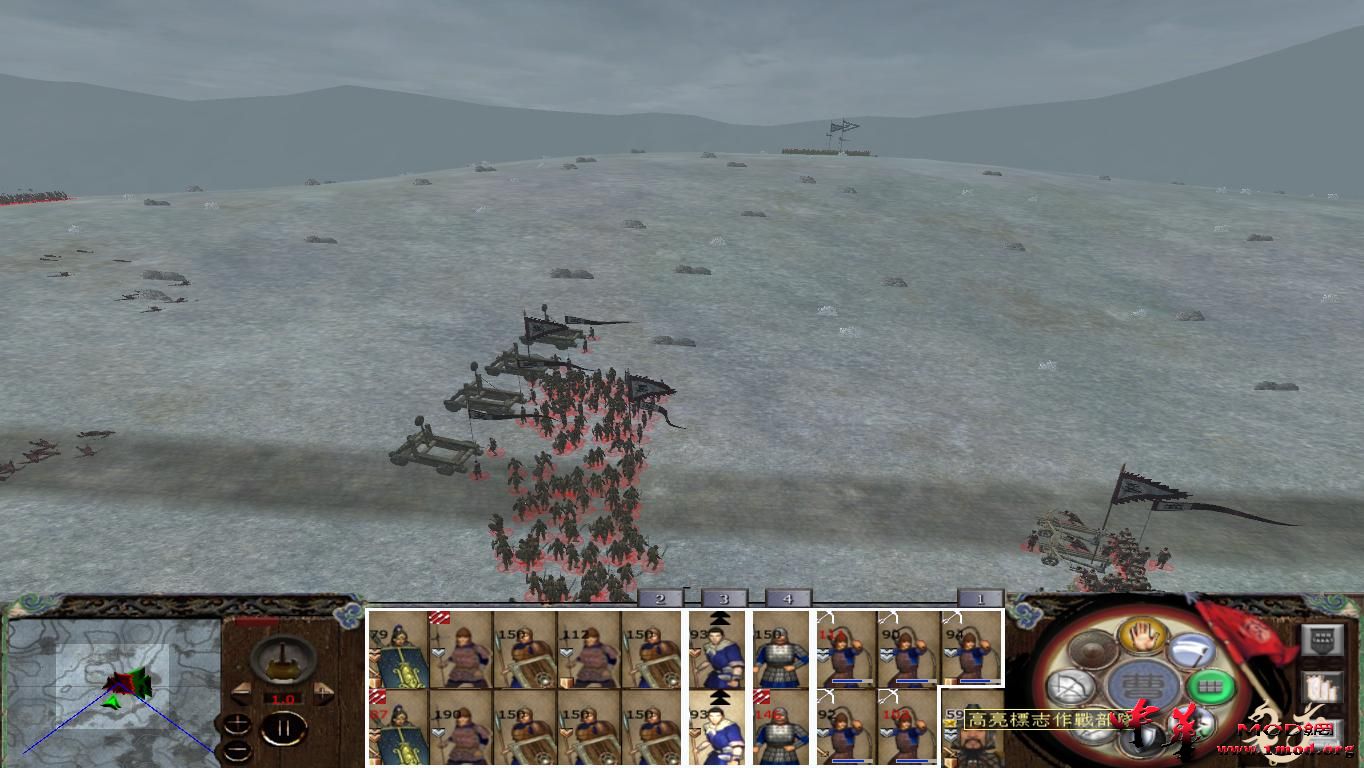The height and width of the screenshot is (768, 1364).
Task: Zoom out the minimap with the minus button
Action: (237, 751)
